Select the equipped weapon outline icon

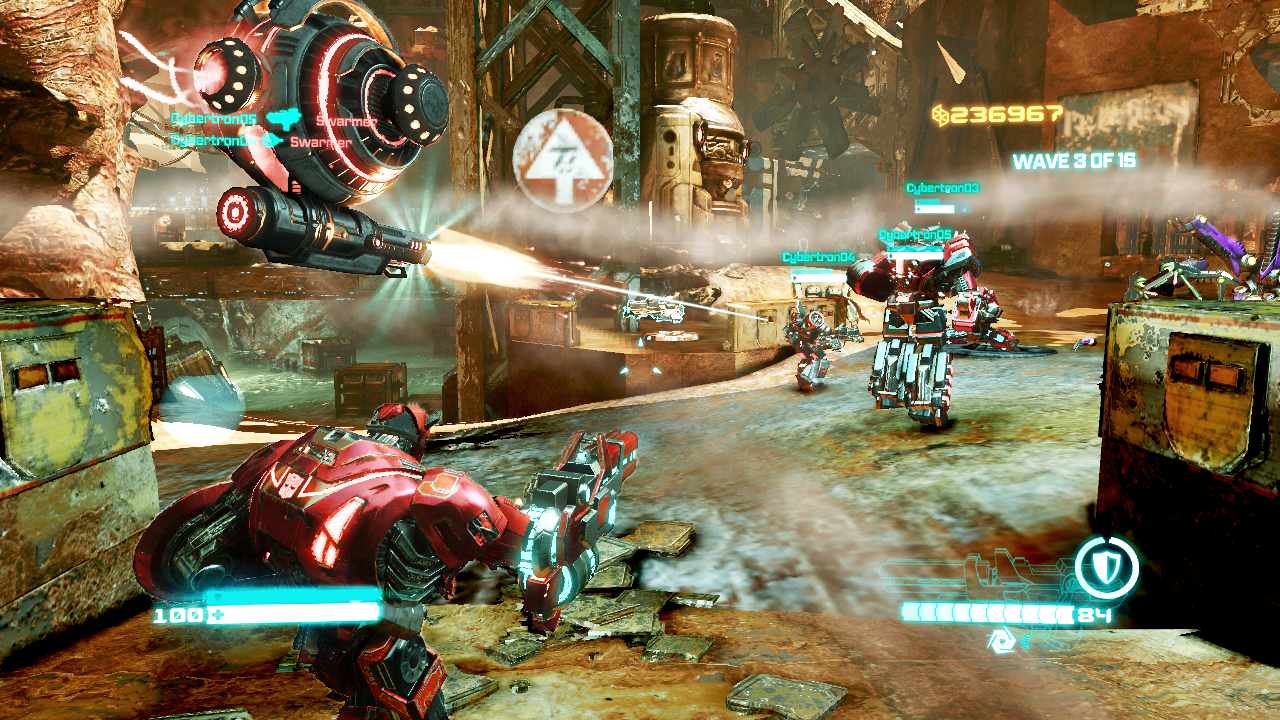(x=973, y=578)
